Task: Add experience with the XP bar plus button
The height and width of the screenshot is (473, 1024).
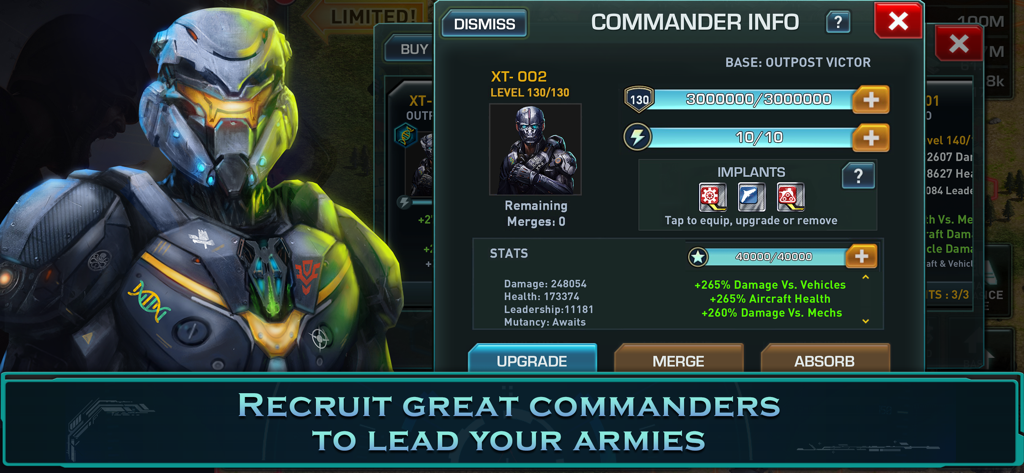Action: [870, 99]
